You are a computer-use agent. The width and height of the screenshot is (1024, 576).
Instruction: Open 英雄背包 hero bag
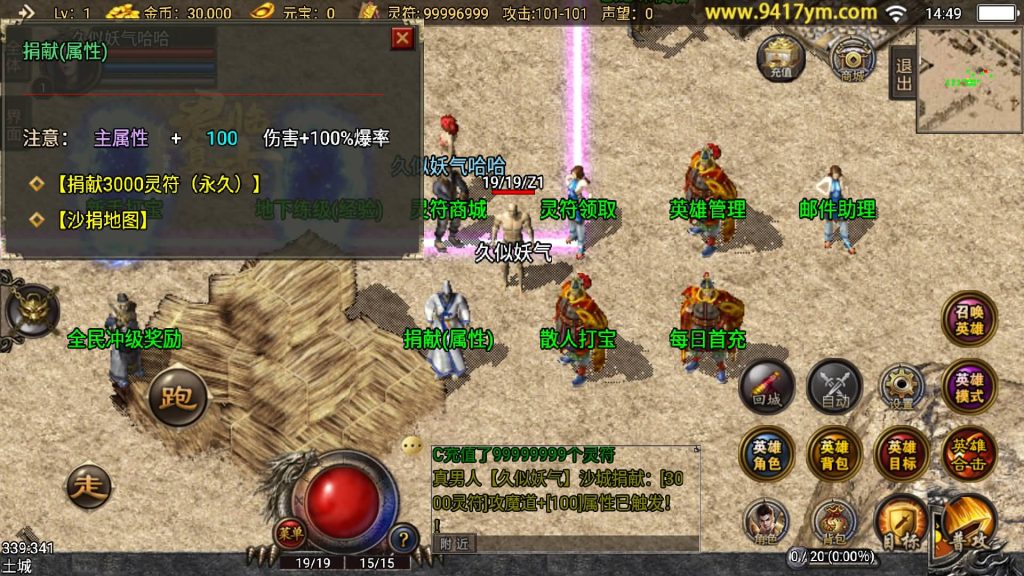tap(834, 454)
